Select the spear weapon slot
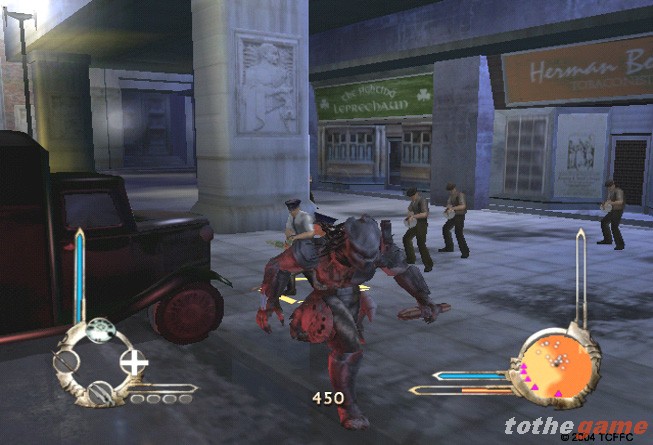 (66, 362)
